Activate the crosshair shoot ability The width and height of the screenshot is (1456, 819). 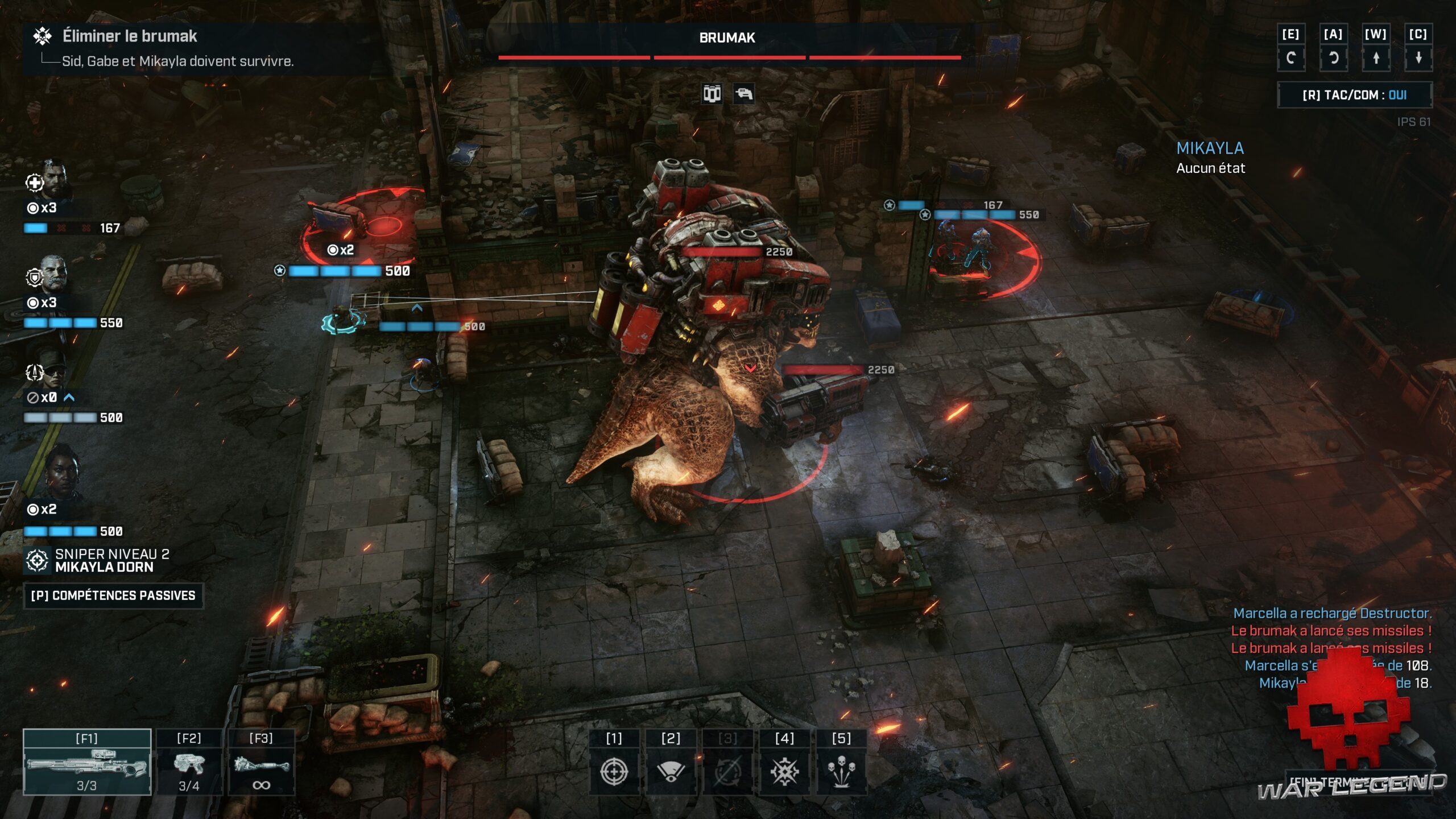[x=614, y=771]
